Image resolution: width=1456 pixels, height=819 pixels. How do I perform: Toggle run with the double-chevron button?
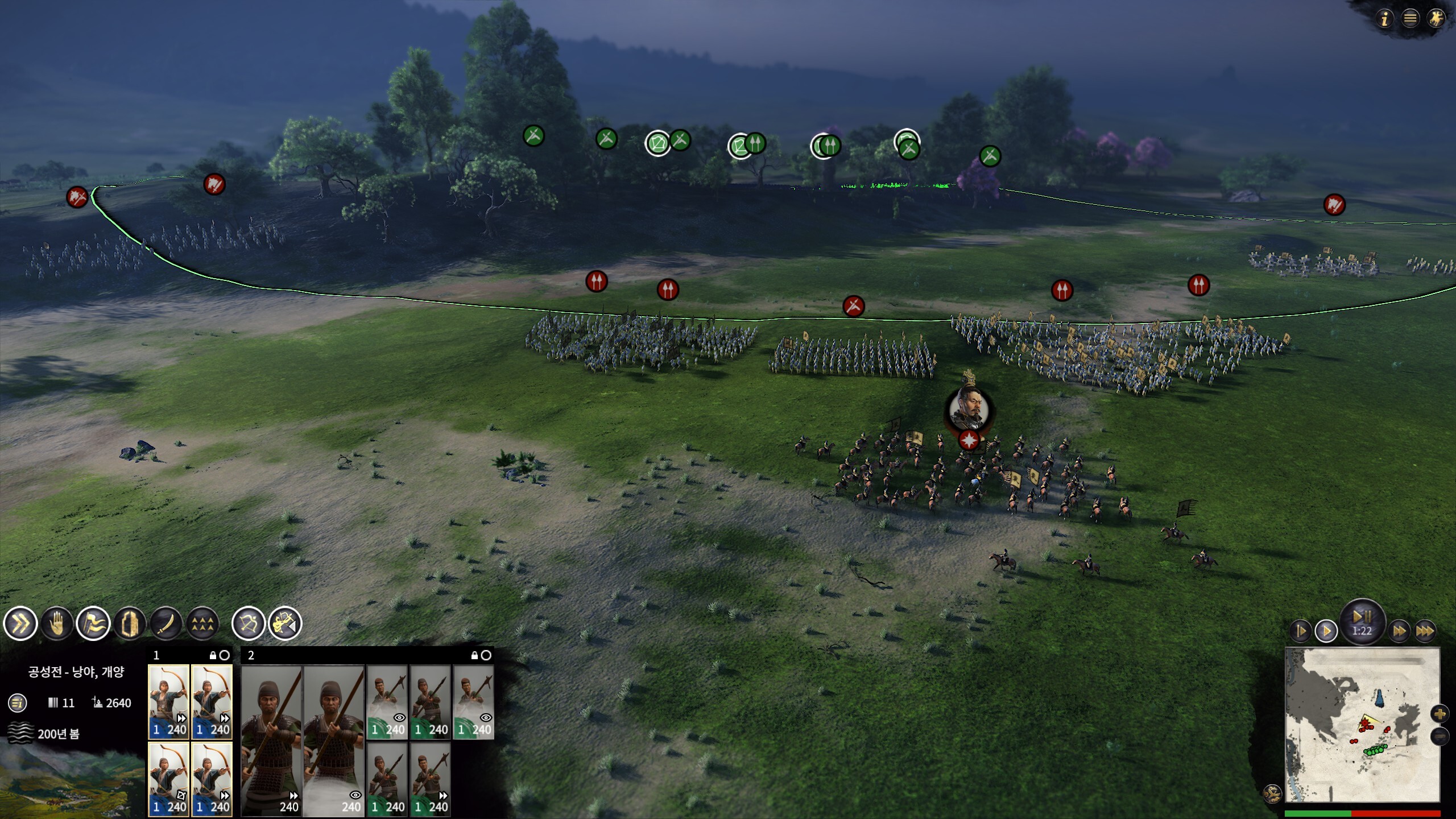[x=20, y=624]
